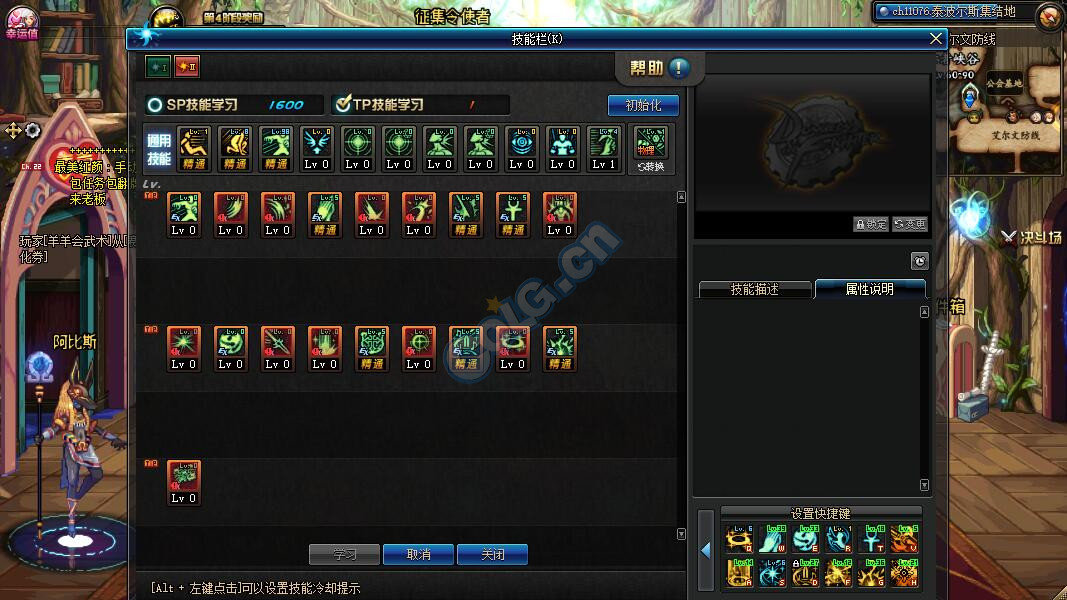
Task: Click the alarm clock icon button
Action: (x=919, y=261)
